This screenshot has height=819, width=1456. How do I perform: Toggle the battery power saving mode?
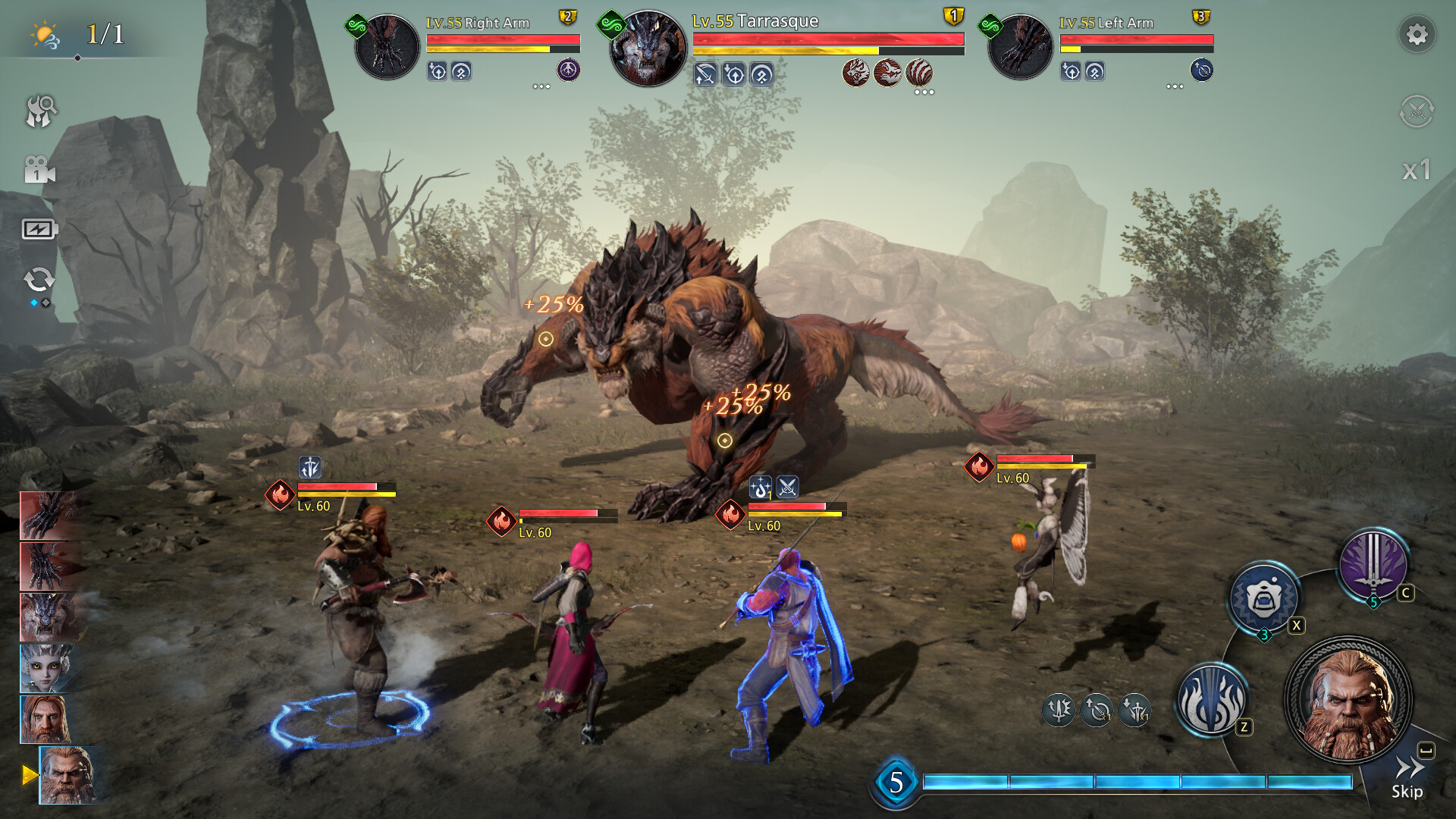pos(39,229)
